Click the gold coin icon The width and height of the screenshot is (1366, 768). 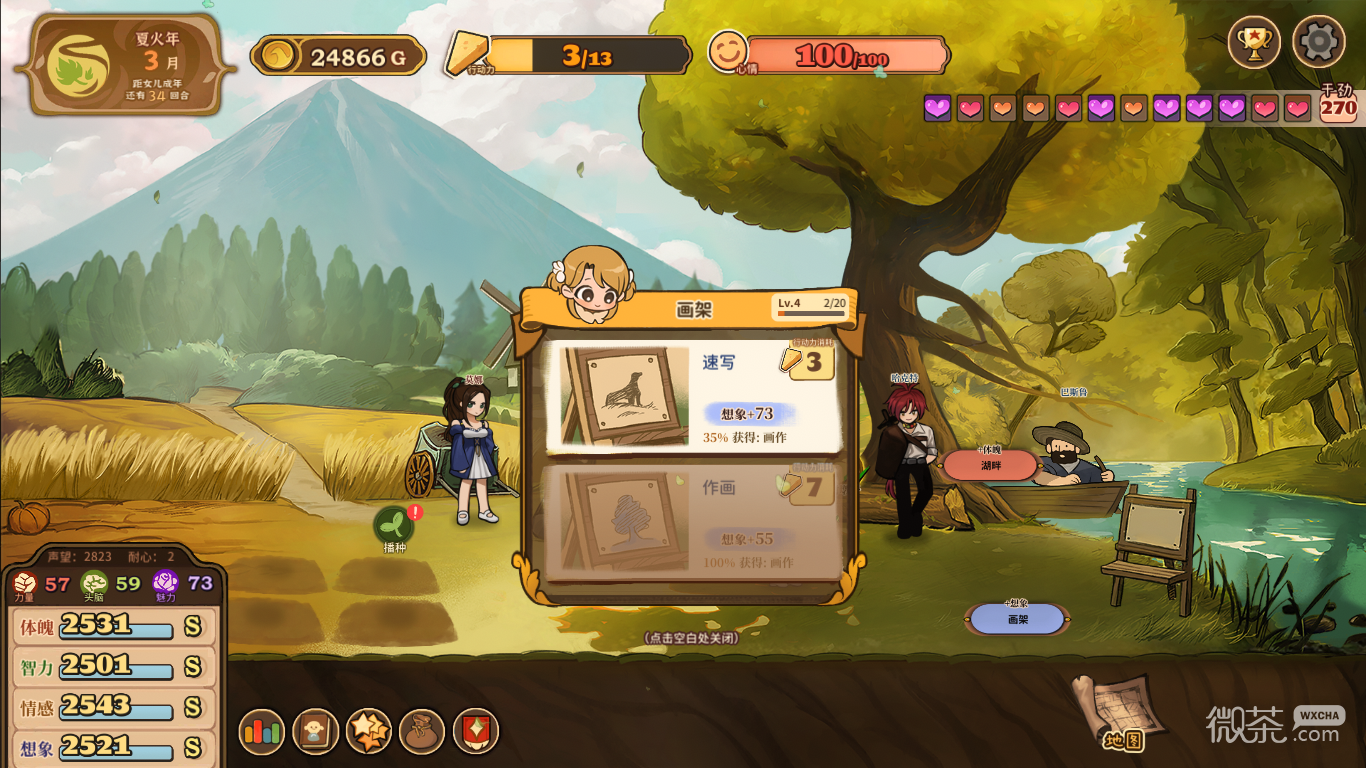[x=277, y=56]
